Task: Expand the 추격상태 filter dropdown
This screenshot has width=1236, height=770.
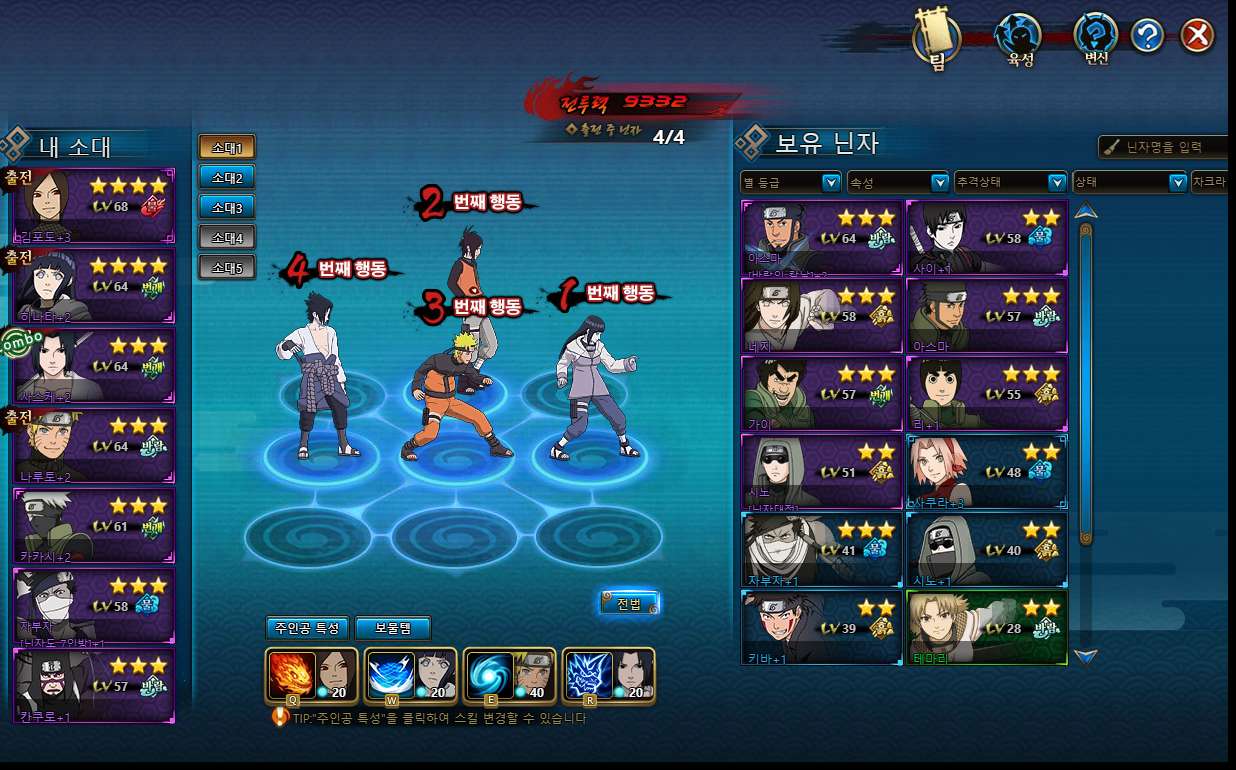Action: click(1011, 182)
